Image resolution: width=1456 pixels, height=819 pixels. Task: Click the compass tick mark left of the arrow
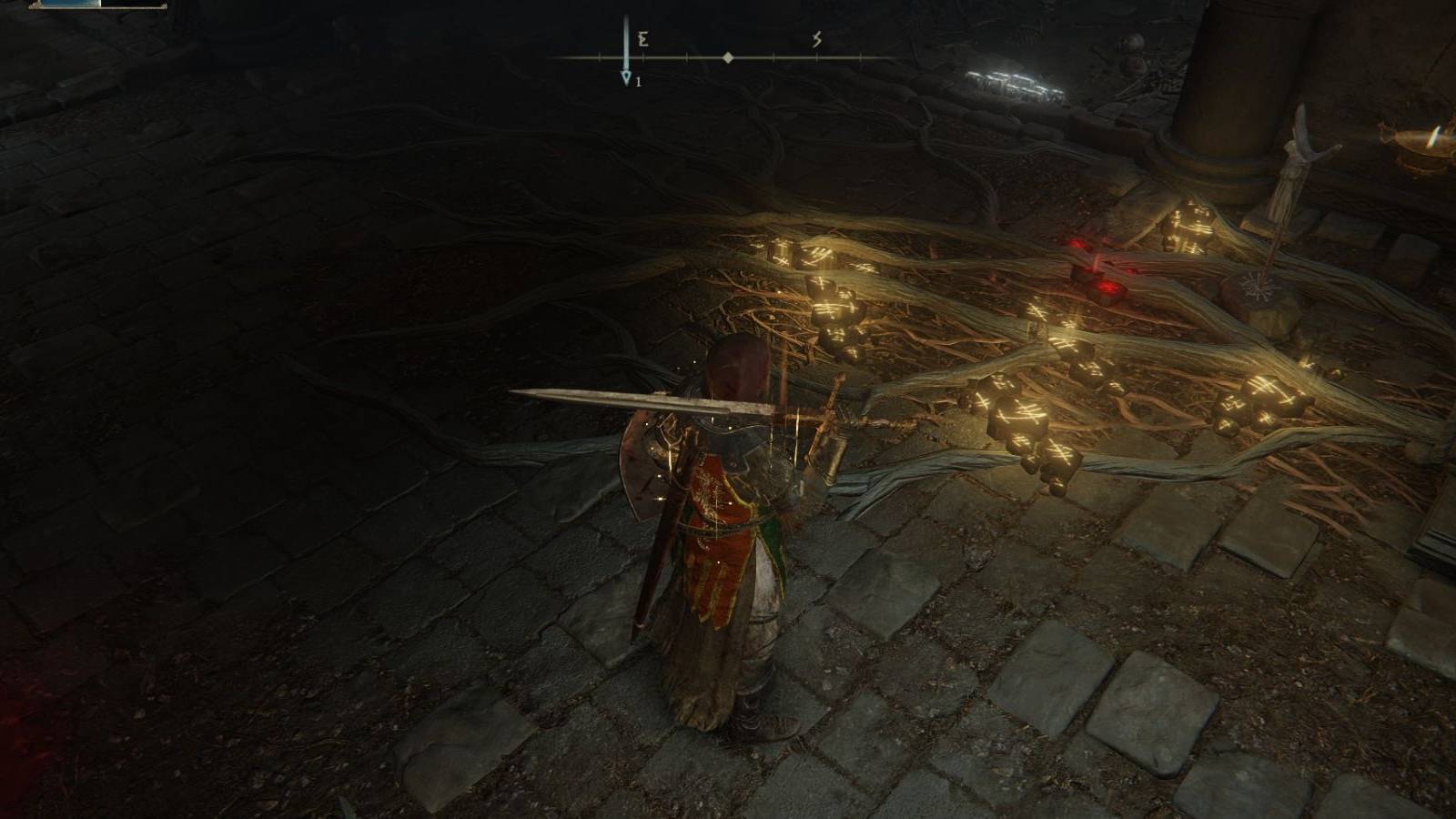pyautogui.click(x=599, y=57)
